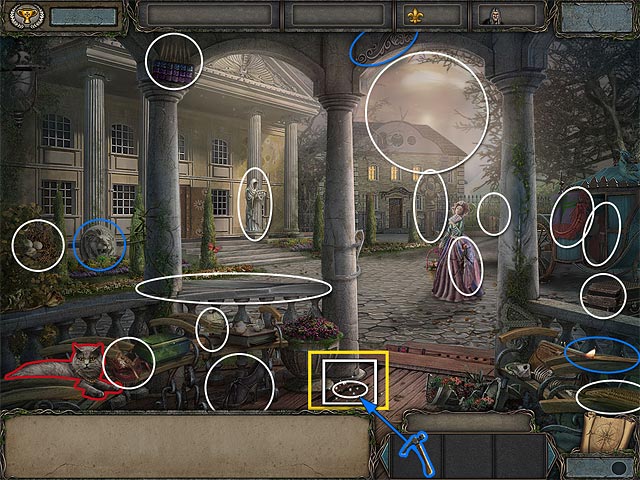Open the character portrait icon
Image resolution: width=640 pixels, height=480 pixels.
[490, 15]
